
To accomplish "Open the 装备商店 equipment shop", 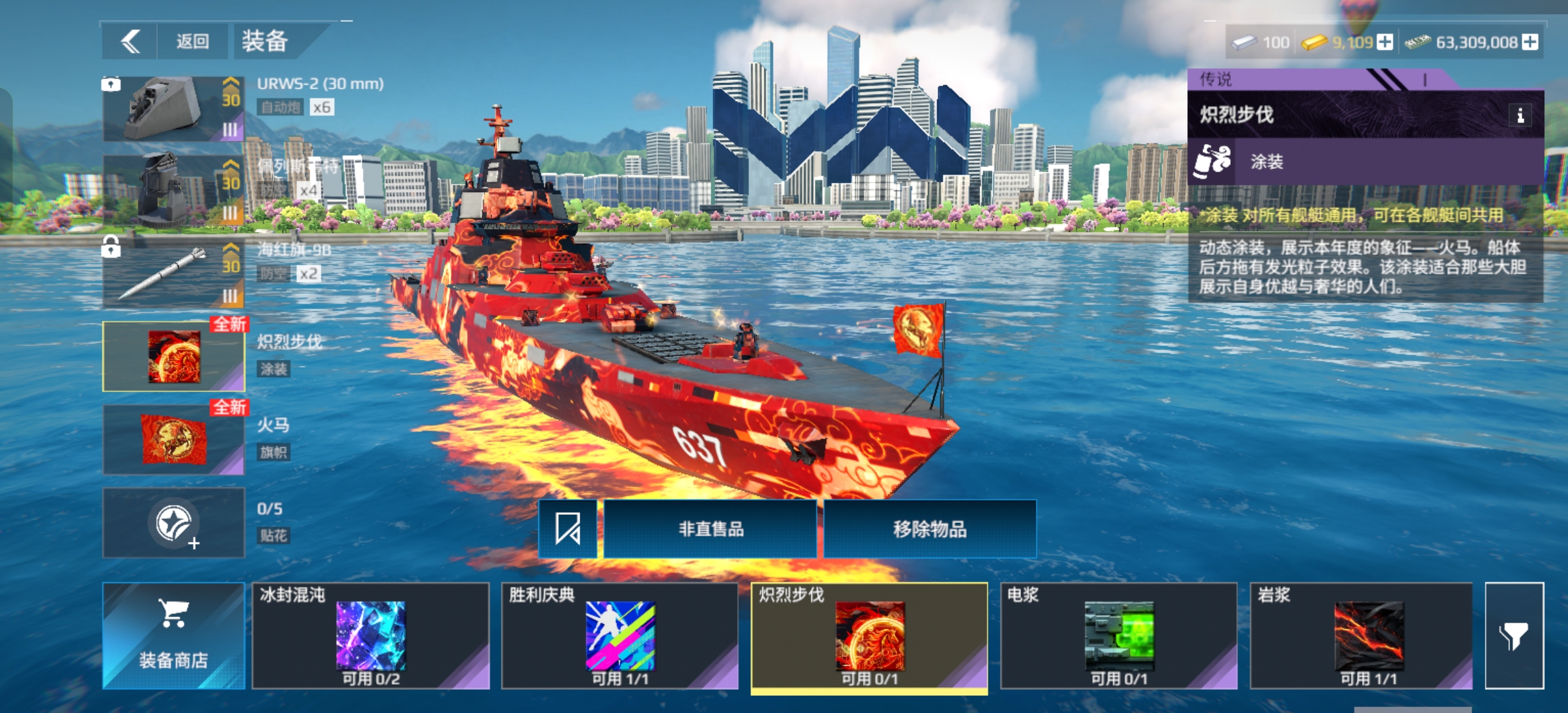I will coord(174,636).
